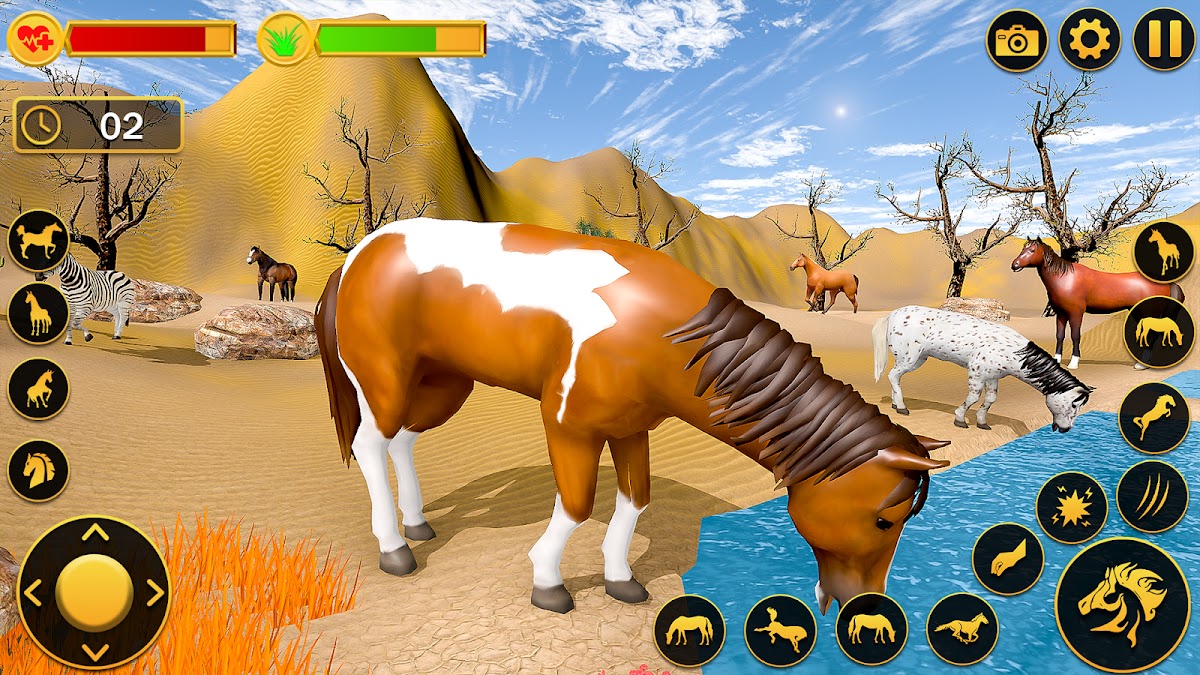Tap the joystick's down arrow
This screenshot has width=1200, height=675.
[95, 652]
